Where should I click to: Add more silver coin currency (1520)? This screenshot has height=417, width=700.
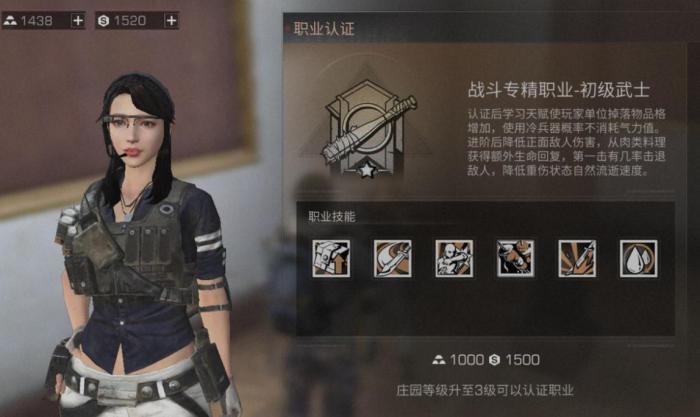[170, 20]
